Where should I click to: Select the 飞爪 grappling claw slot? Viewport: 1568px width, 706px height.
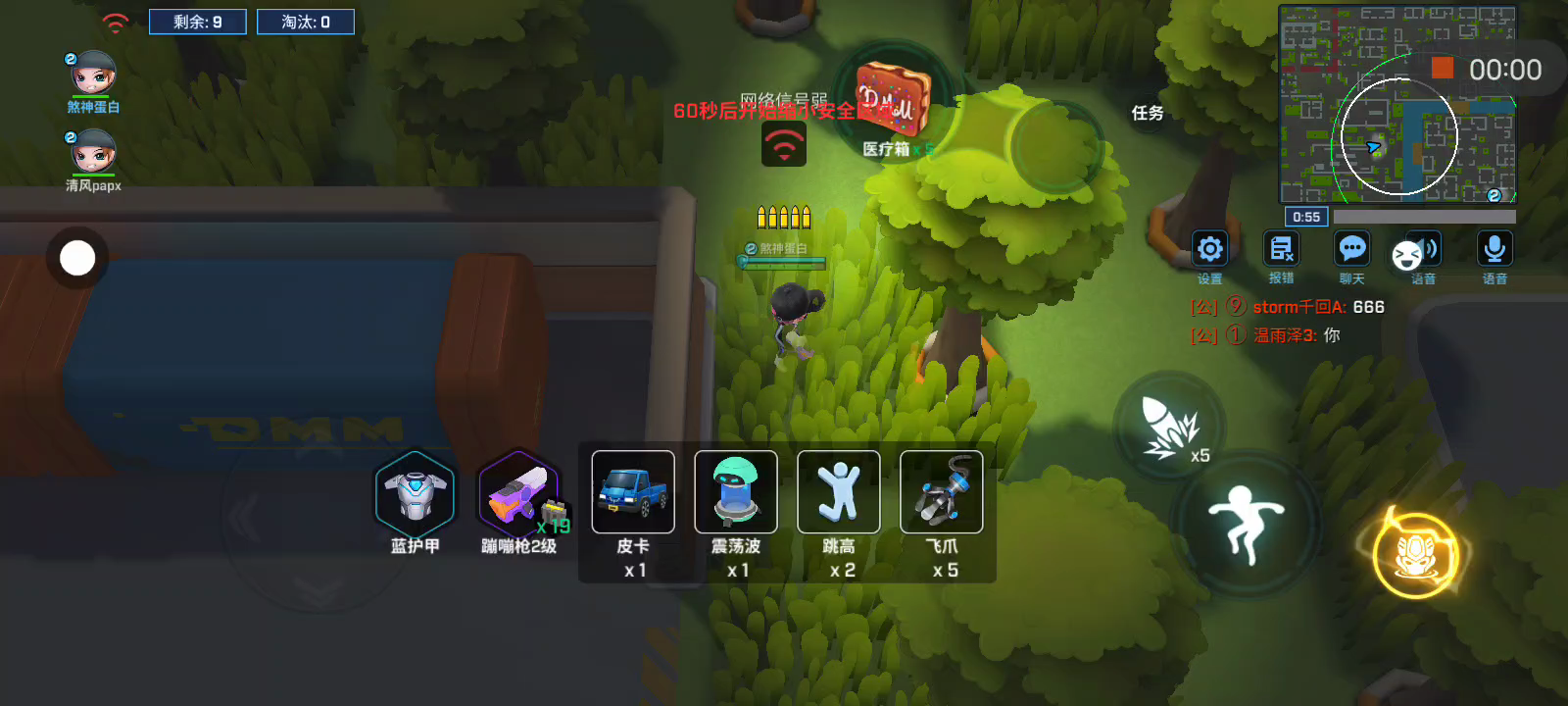[x=942, y=492]
